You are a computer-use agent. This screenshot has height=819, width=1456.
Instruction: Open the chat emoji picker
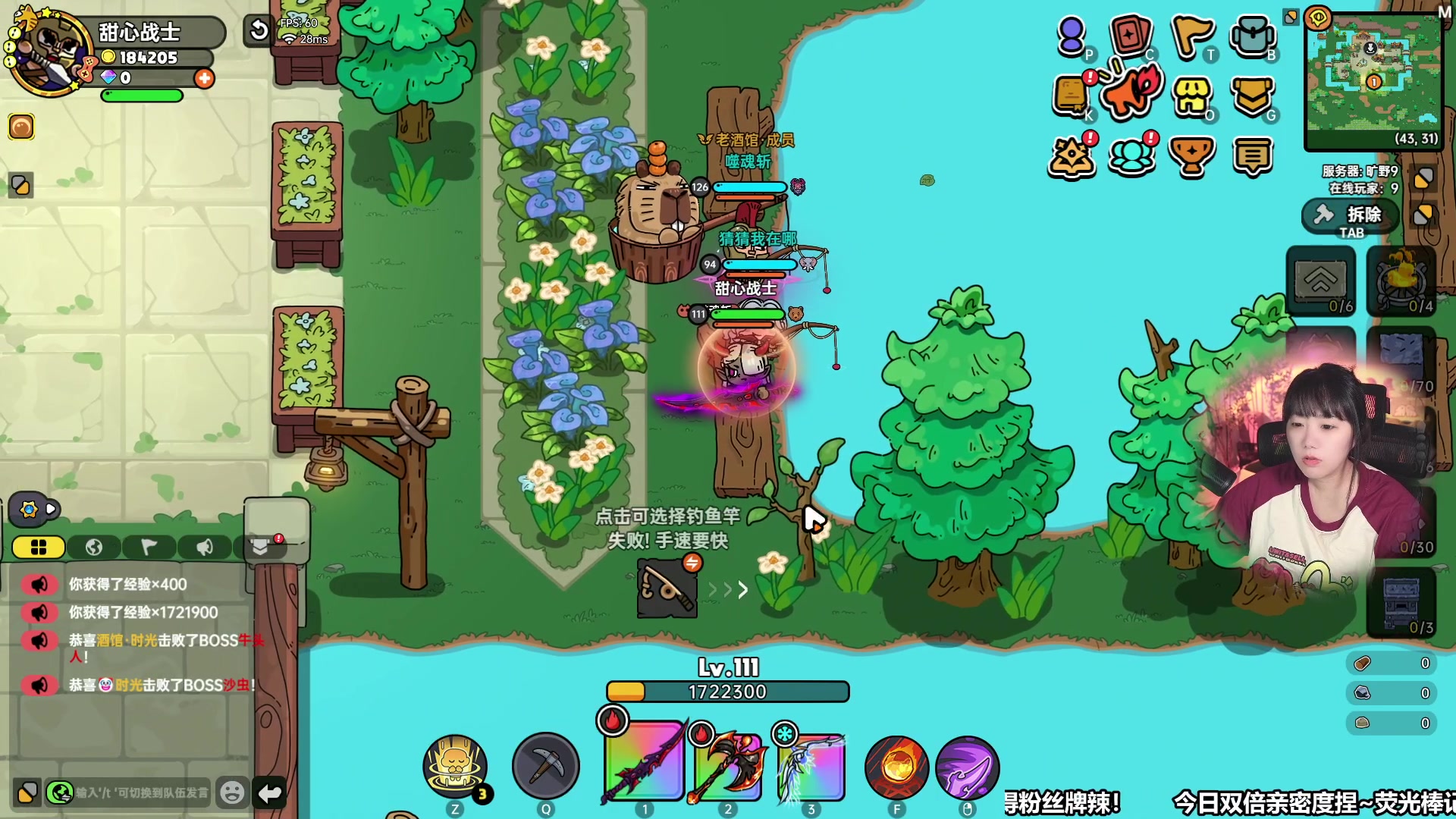point(232,792)
